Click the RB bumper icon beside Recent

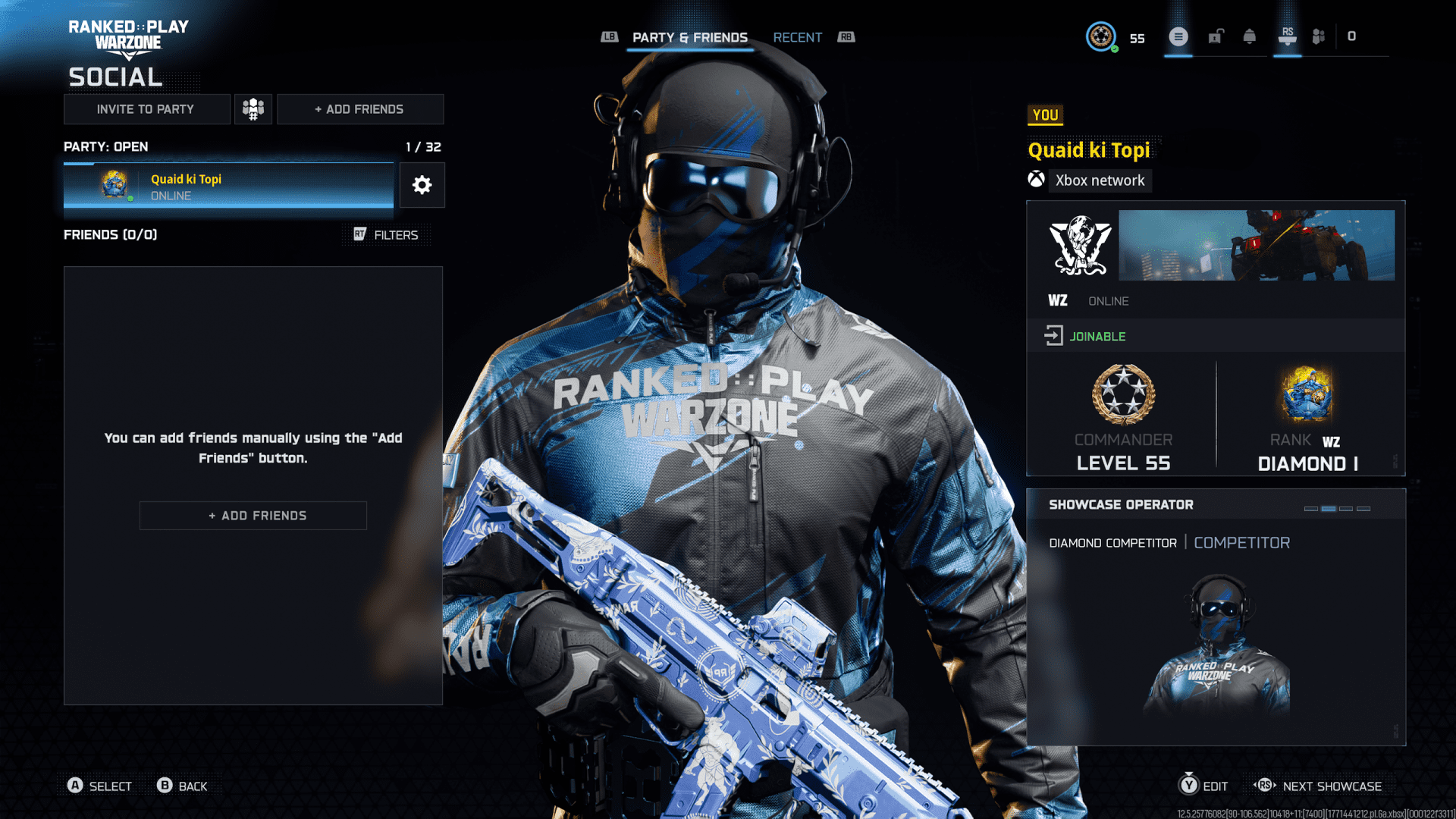point(847,36)
